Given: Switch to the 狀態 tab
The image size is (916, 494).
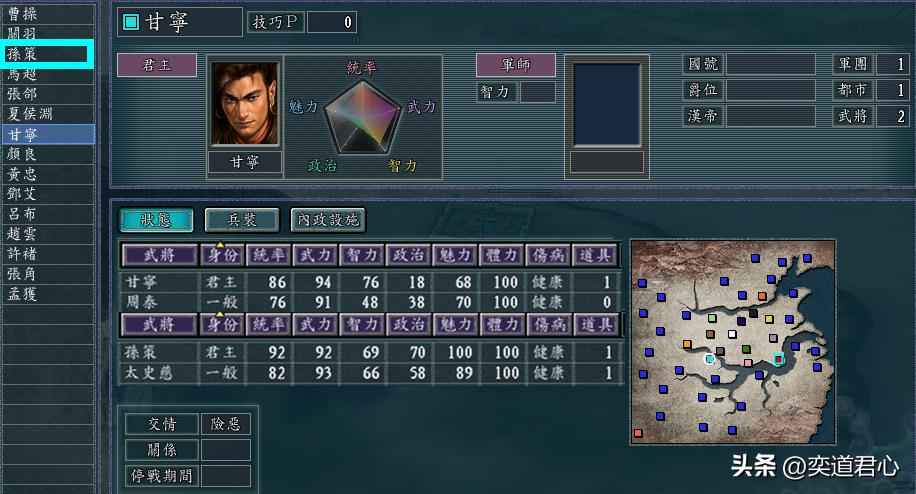Looking at the screenshot, I should point(155,220).
